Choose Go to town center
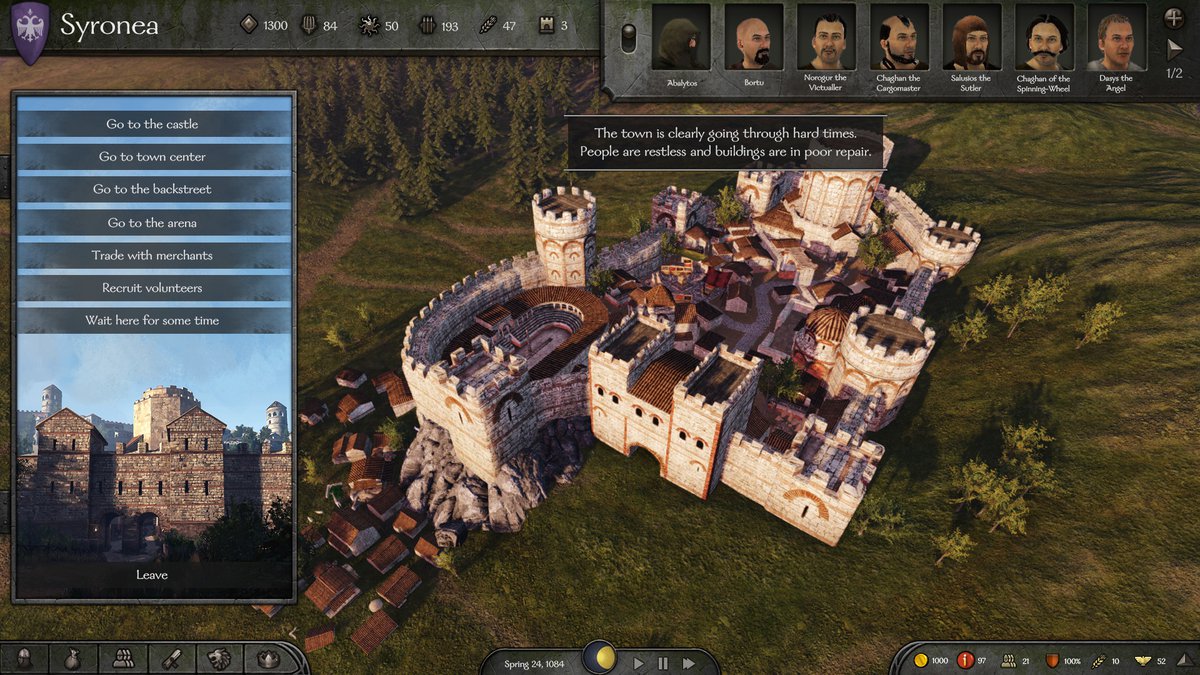Image resolution: width=1200 pixels, height=675 pixels. pyautogui.click(x=153, y=157)
